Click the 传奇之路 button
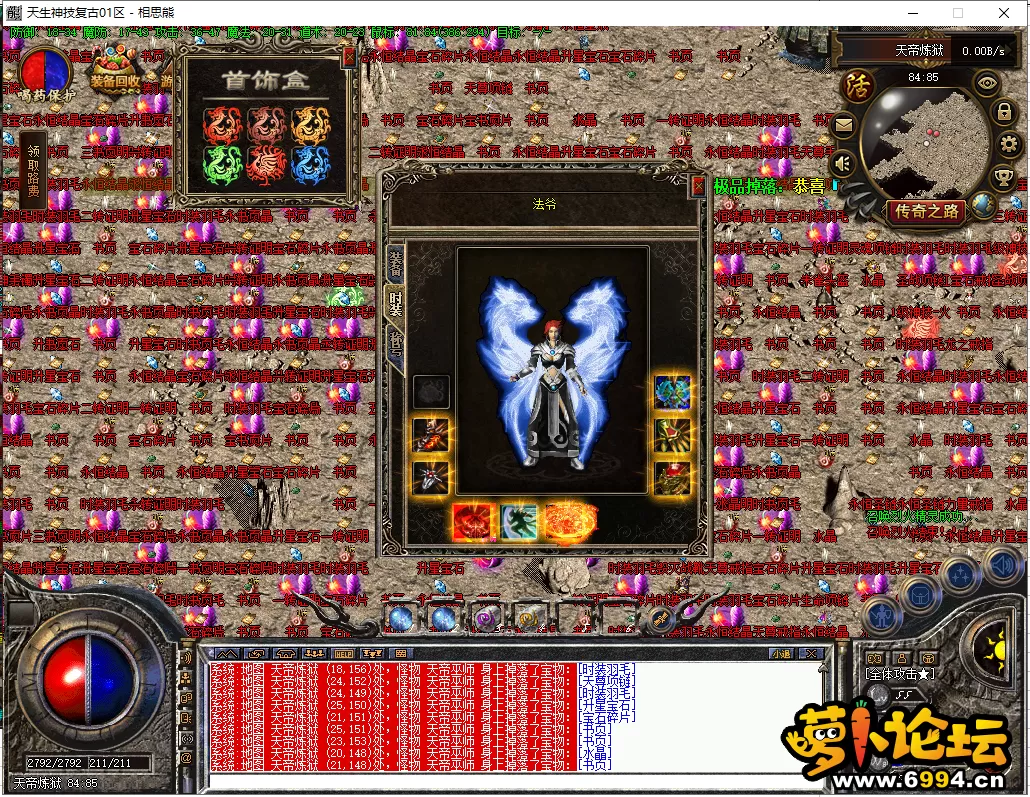The image size is (1030, 797). [x=926, y=211]
